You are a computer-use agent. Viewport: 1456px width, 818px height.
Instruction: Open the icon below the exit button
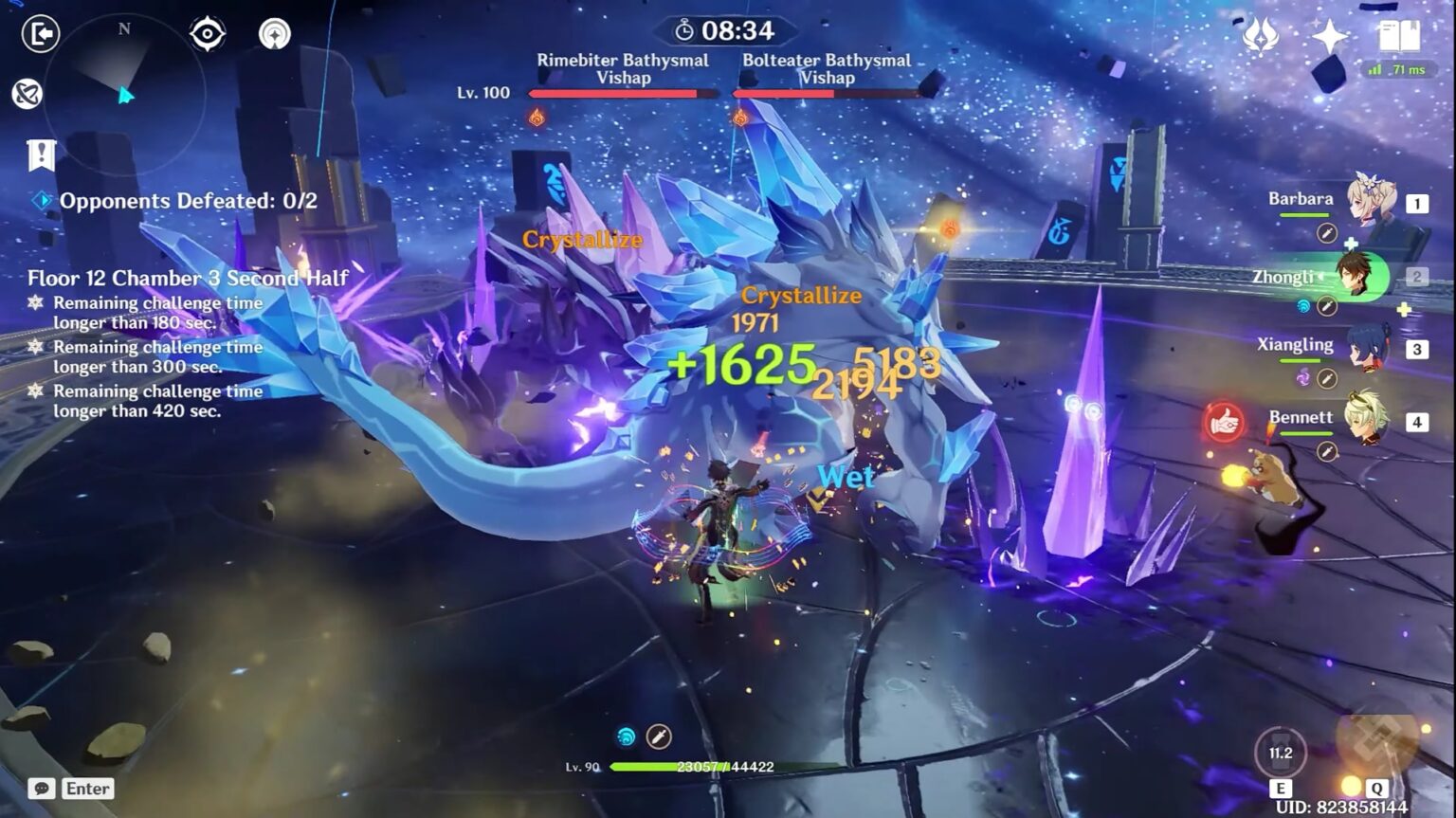point(27,94)
